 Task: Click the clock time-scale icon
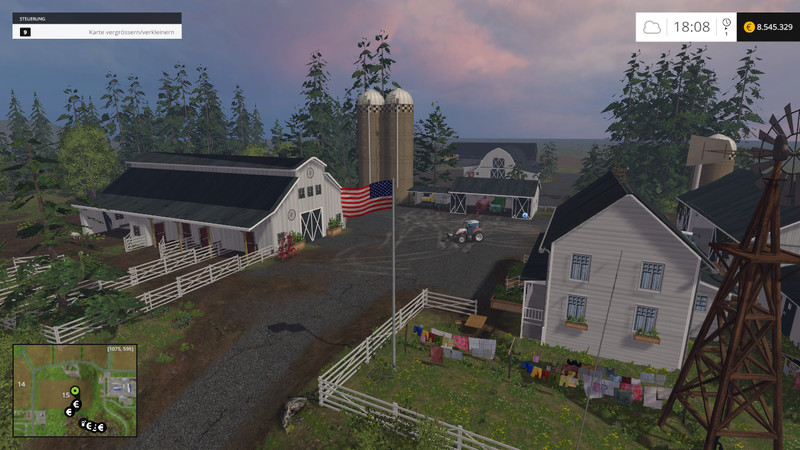tap(726, 23)
